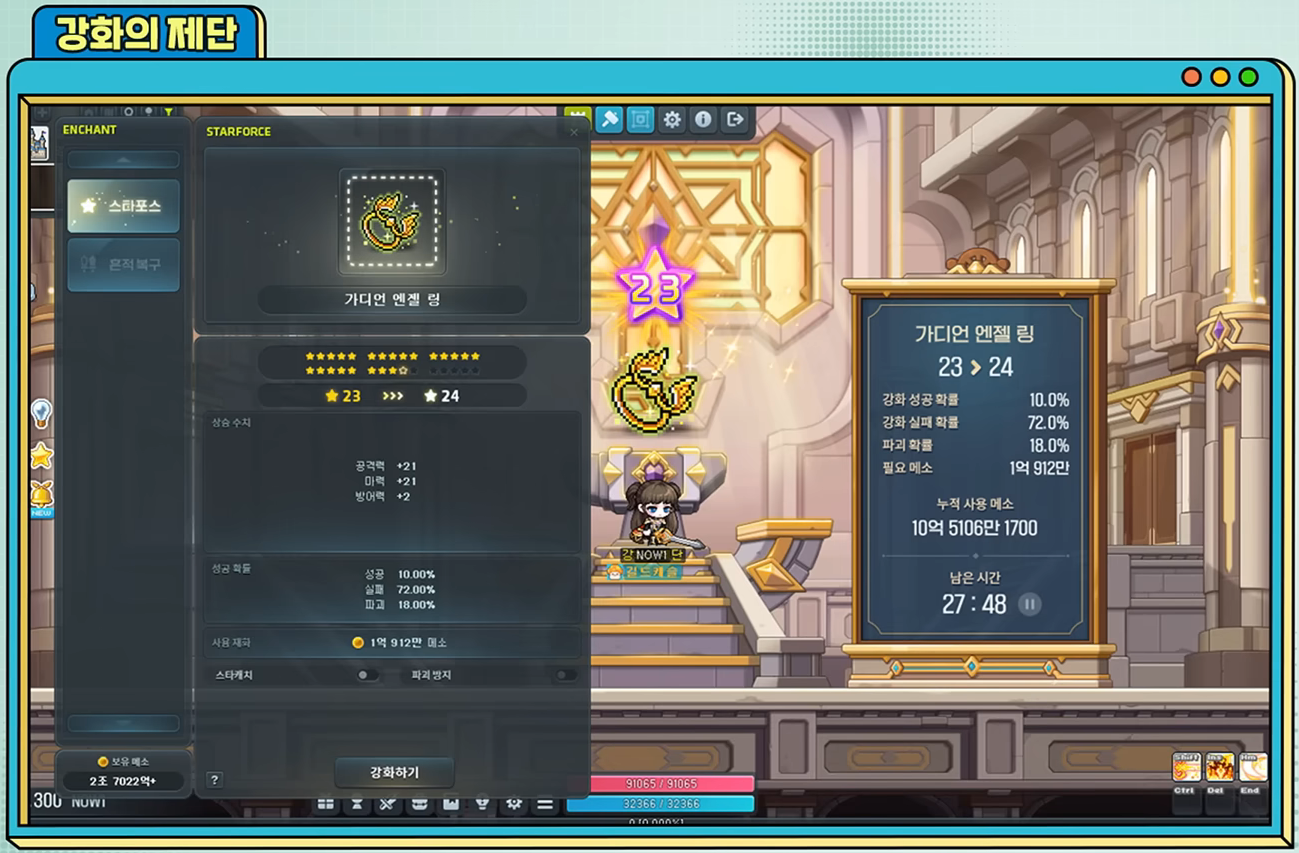The height and width of the screenshot is (853, 1299).
Task: Open the bell icon marked NEW
Action: click(x=41, y=496)
